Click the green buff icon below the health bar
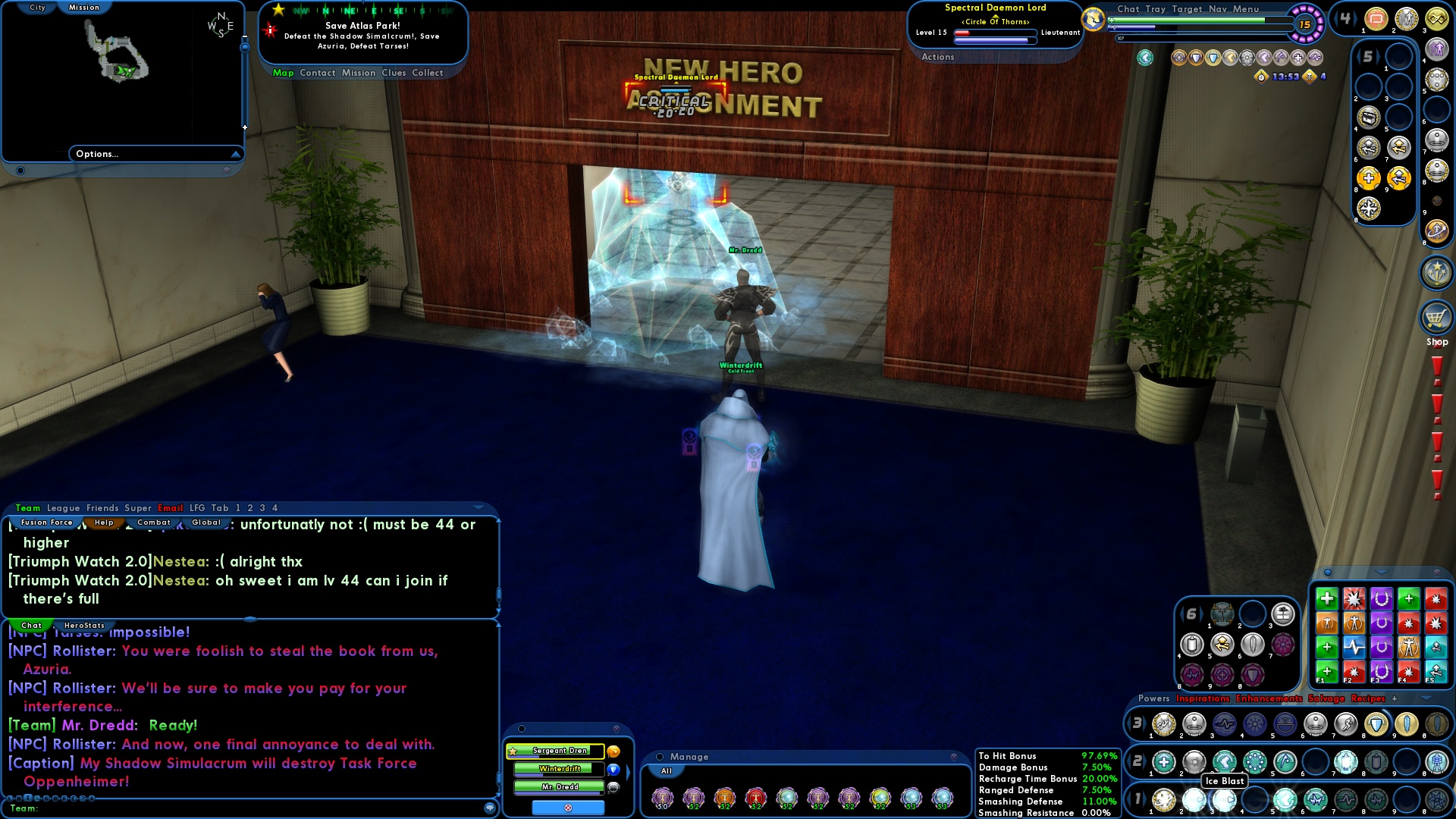Viewport: 1456px width, 819px height. [1144, 58]
